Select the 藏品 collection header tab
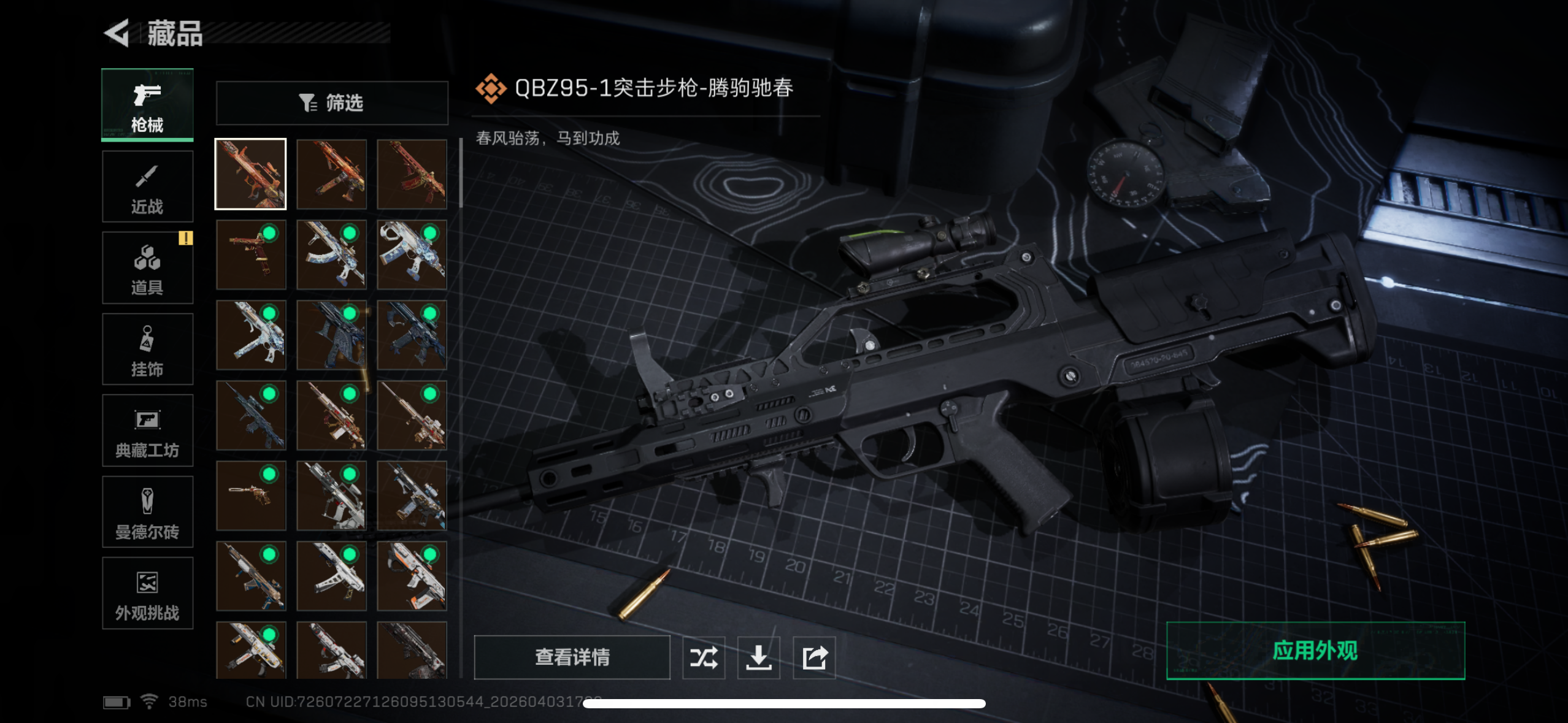 (175, 35)
